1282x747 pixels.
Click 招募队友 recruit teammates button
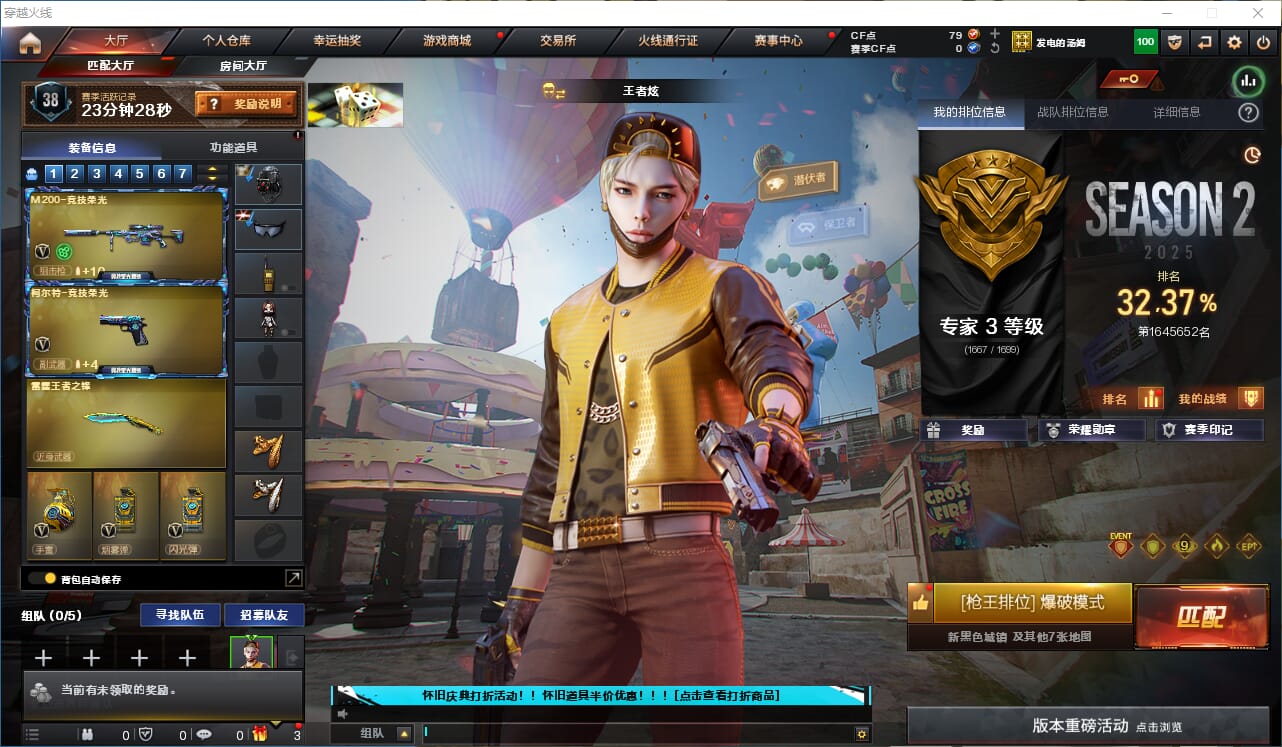click(263, 614)
